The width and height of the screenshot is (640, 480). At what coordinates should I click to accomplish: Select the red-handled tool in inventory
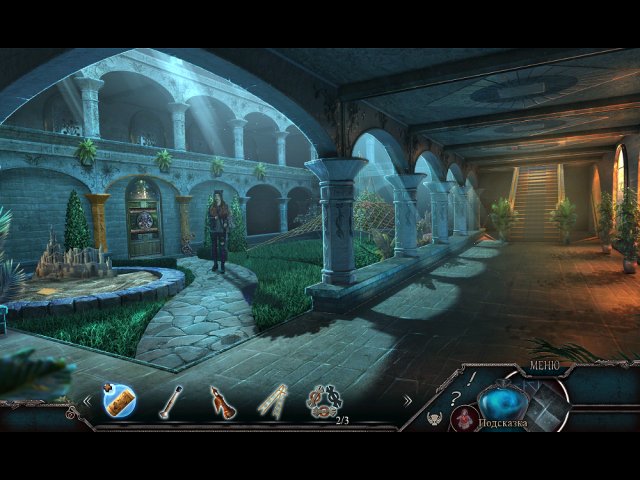[x=222, y=402]
